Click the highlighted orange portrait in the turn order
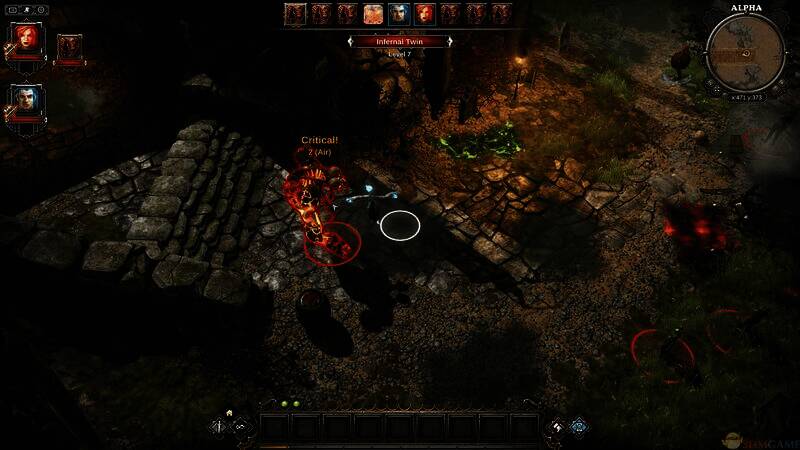The height and width of the screenshot is (450, 800). click(372, 14)
